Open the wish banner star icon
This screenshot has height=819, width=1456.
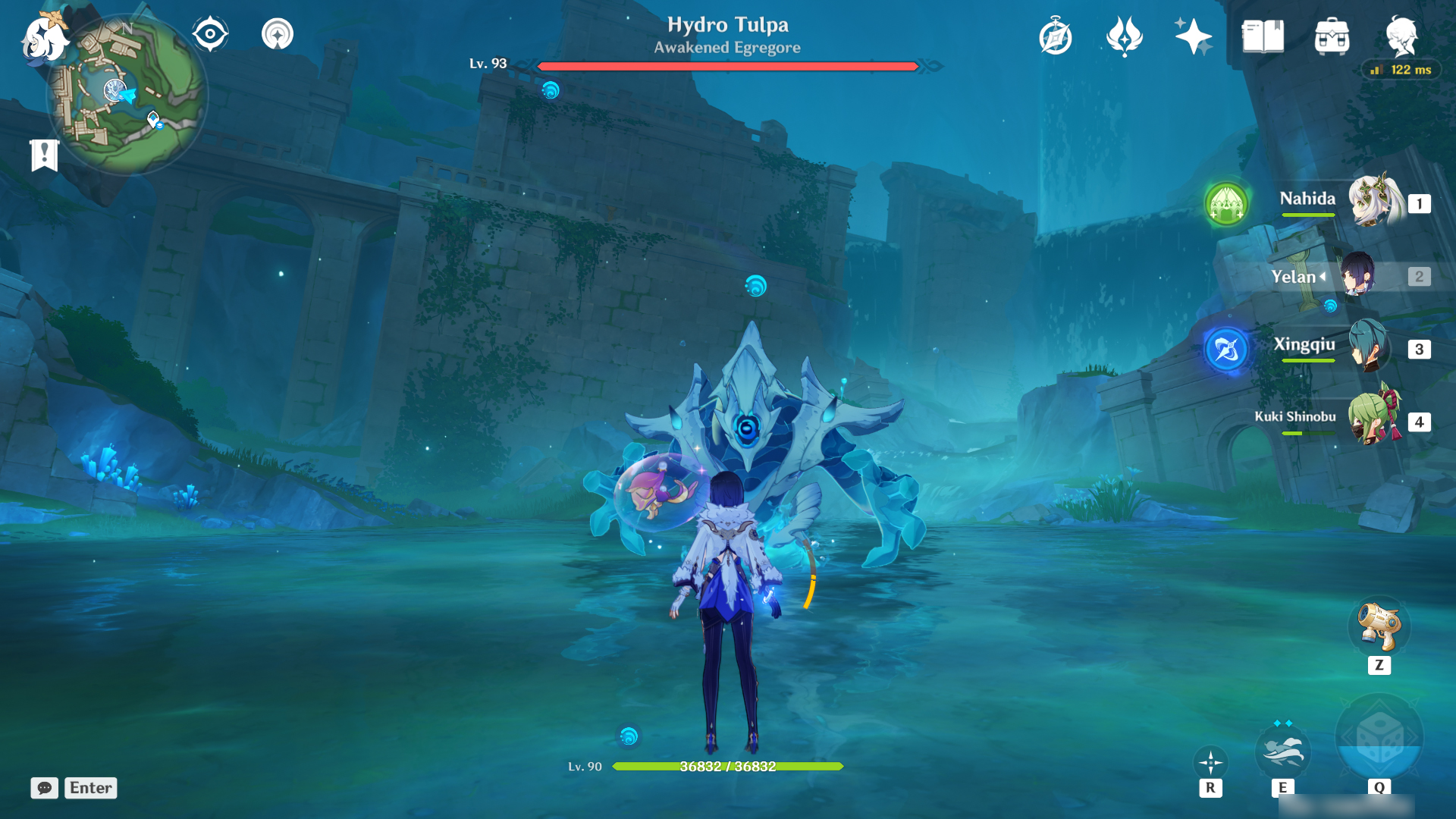(x=1193, y=34)
